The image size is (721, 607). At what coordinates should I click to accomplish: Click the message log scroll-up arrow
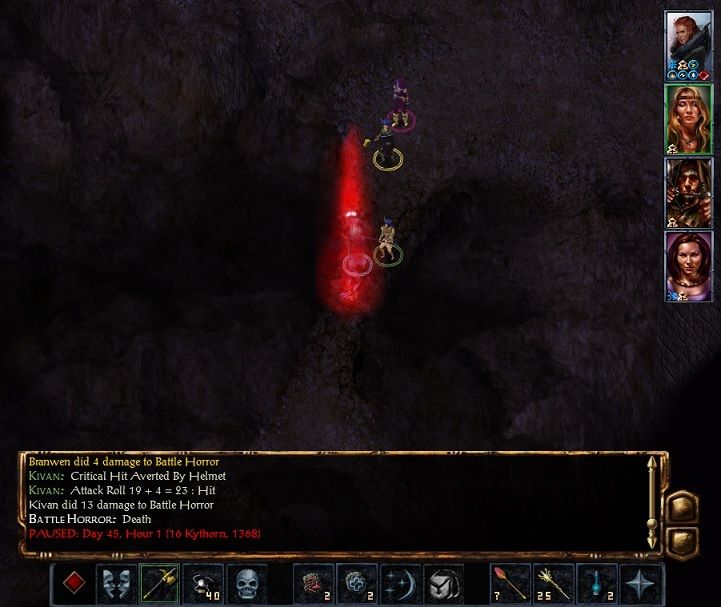click(x=653, y=464)
